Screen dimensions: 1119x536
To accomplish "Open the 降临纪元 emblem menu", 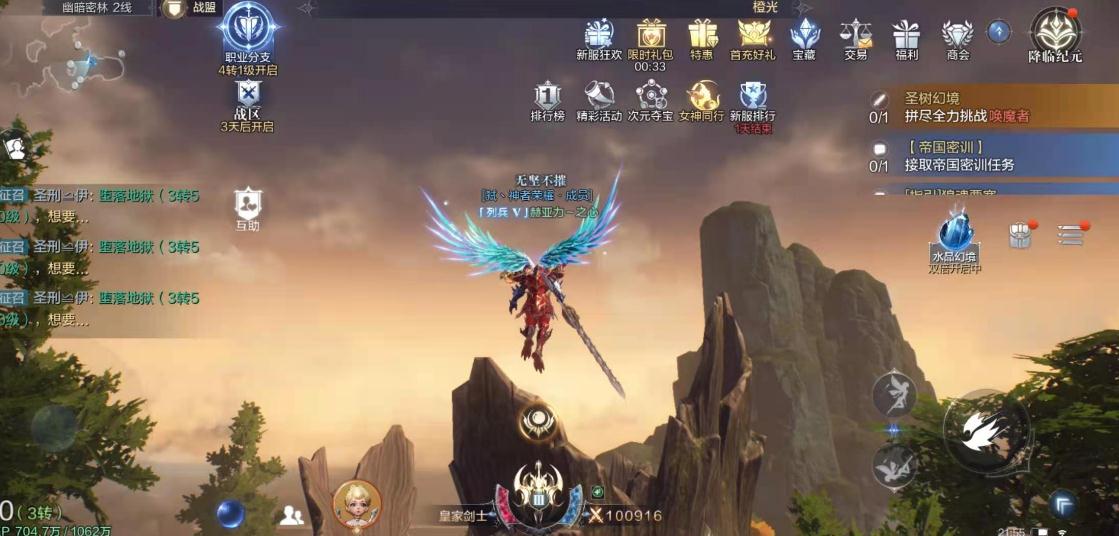I will coord(1055,33).
